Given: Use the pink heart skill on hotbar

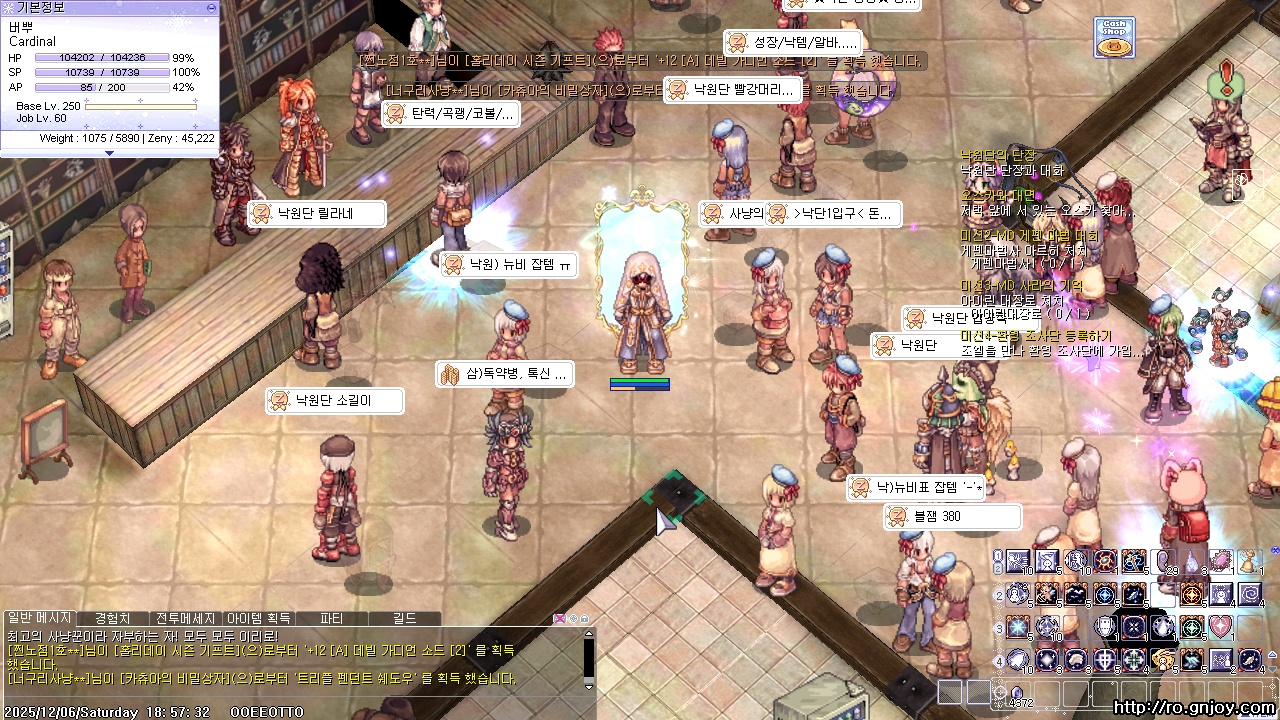Looking at the screenshot, I should pyautogui.click(x=1221, y=627).
